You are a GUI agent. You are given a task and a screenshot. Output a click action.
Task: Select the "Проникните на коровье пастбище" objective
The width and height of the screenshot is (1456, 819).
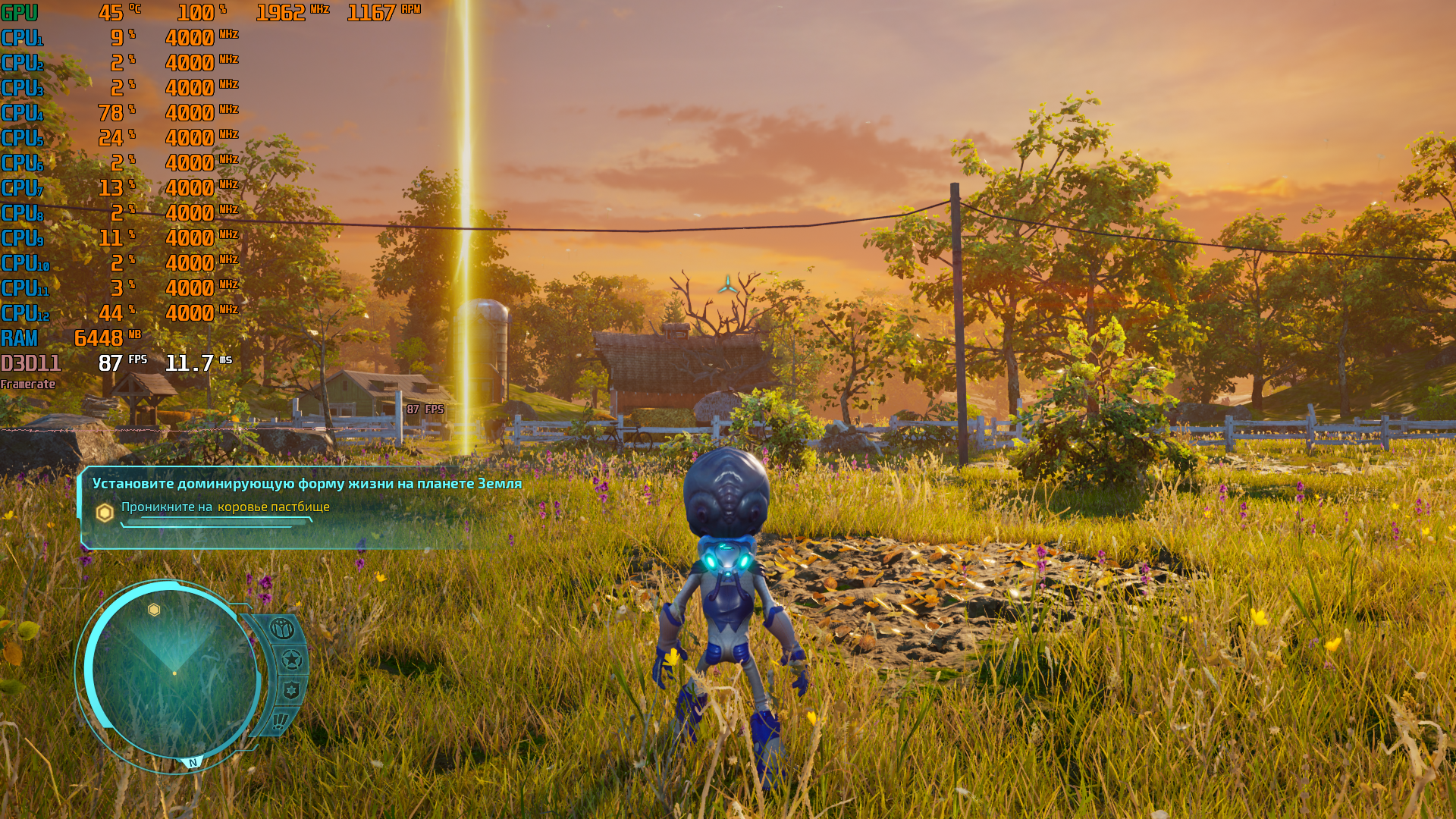pos(225,507)
